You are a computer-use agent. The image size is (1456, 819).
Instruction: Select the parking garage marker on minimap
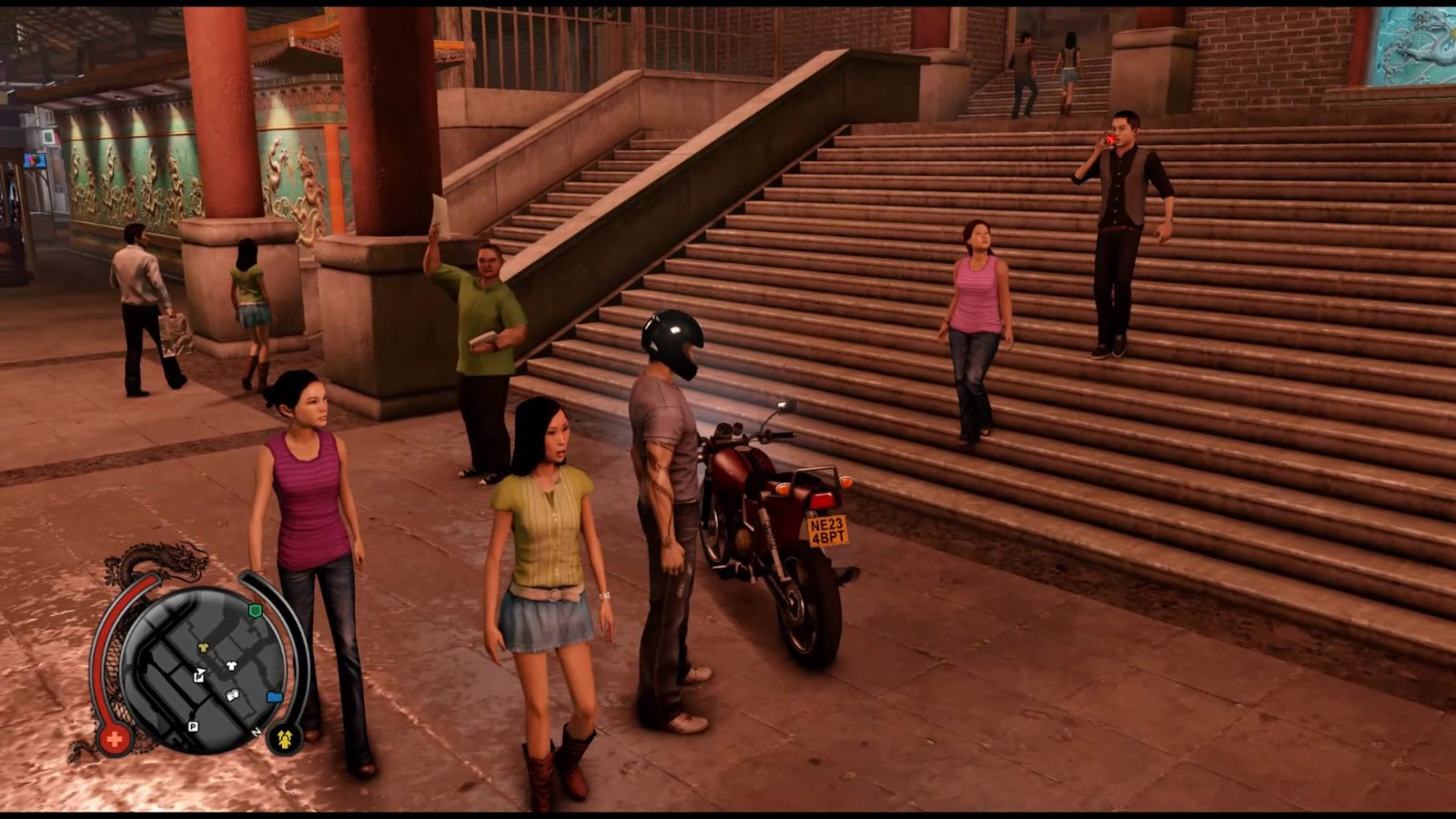pyautogui.click(x=193, y=725)
